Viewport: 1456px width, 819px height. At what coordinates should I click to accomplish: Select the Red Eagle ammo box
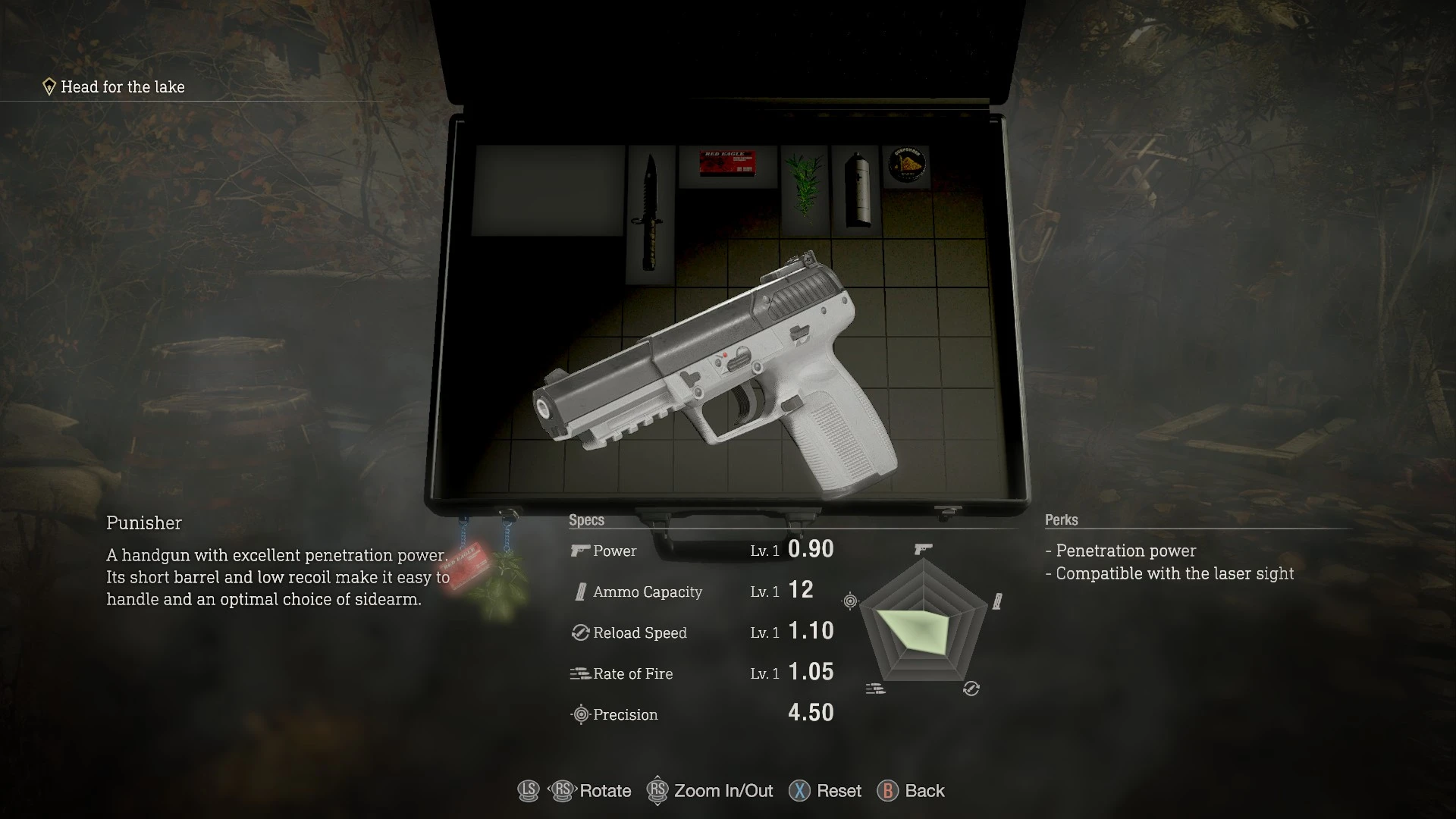[727, 164]
